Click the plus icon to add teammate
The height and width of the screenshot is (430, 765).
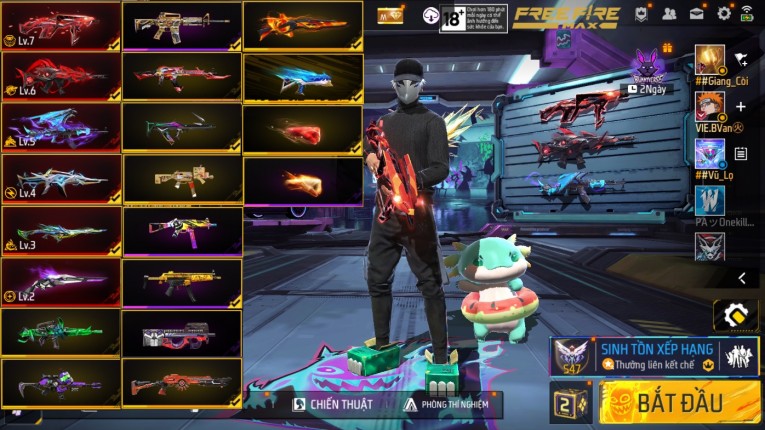coord(741,106)
